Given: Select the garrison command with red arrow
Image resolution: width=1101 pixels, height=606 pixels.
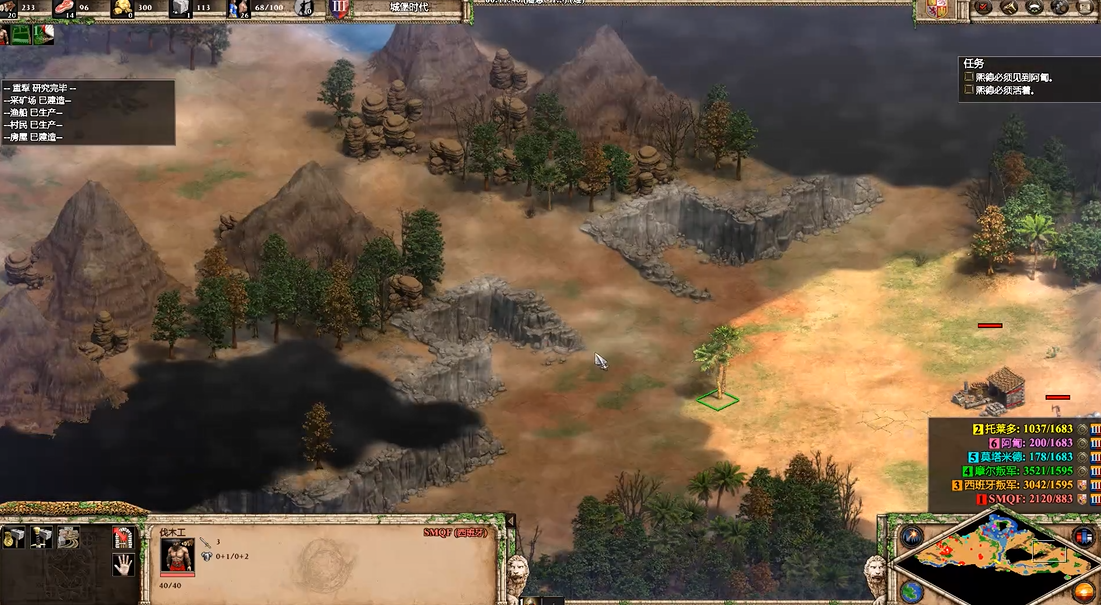Looking at the screenshot, I should [x=122, y=538].
